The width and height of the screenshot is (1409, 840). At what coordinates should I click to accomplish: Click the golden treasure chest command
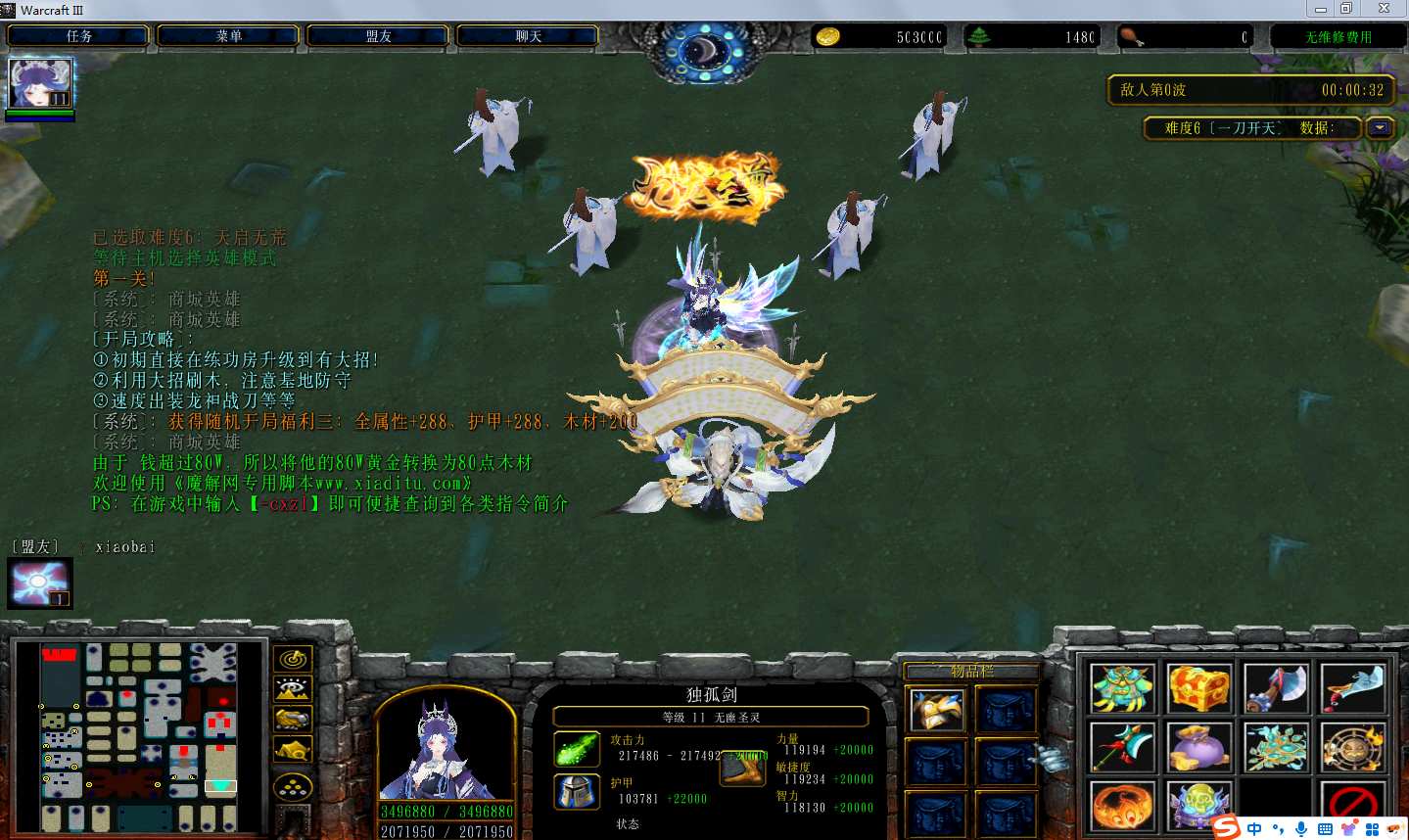pyautogui.click(x=1198, y=688)
